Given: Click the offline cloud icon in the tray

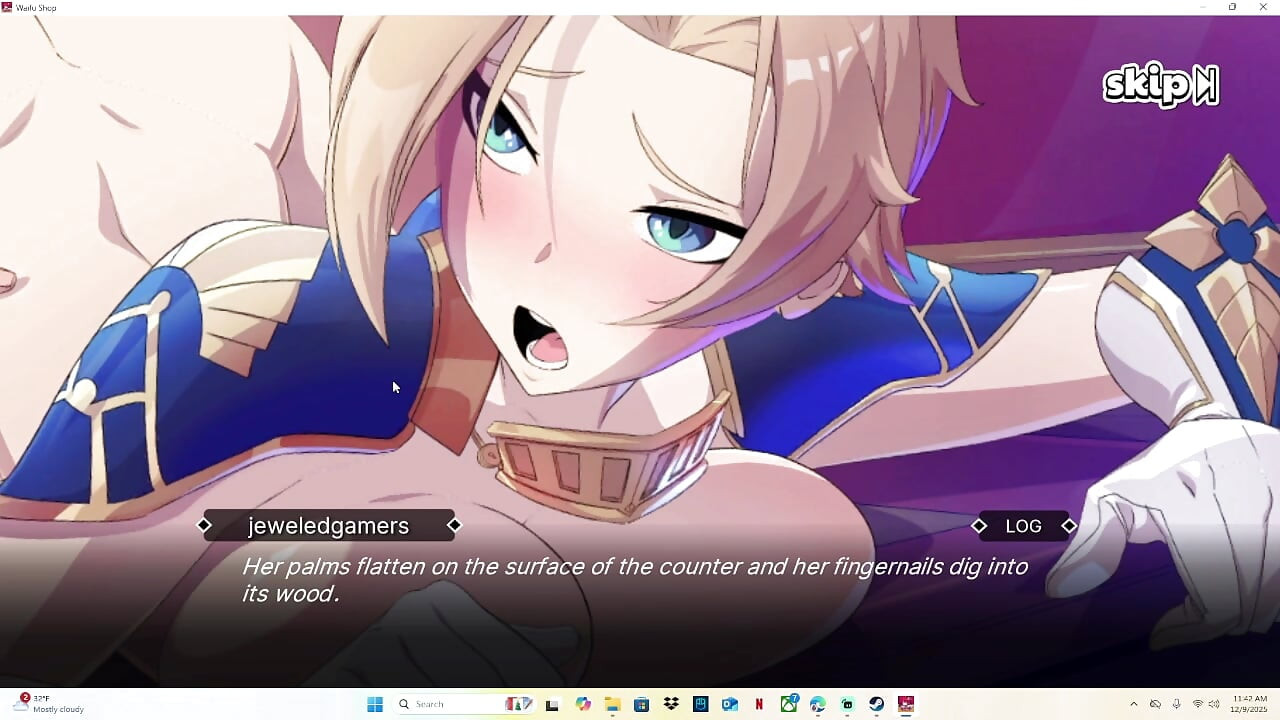Looking at the screenshot, I should coord(1156,704).
